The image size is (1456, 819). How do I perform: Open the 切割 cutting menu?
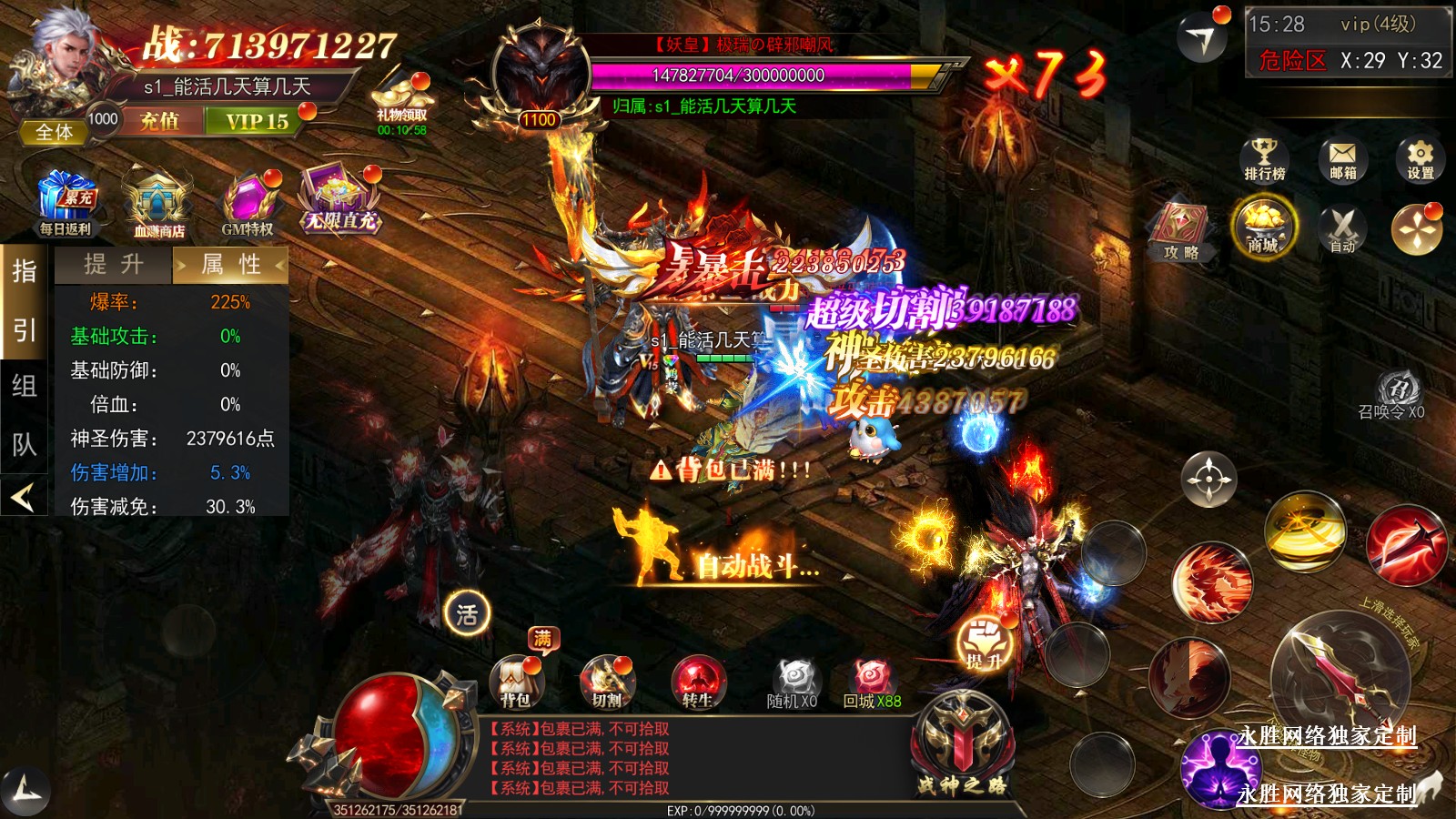point(607,682)
